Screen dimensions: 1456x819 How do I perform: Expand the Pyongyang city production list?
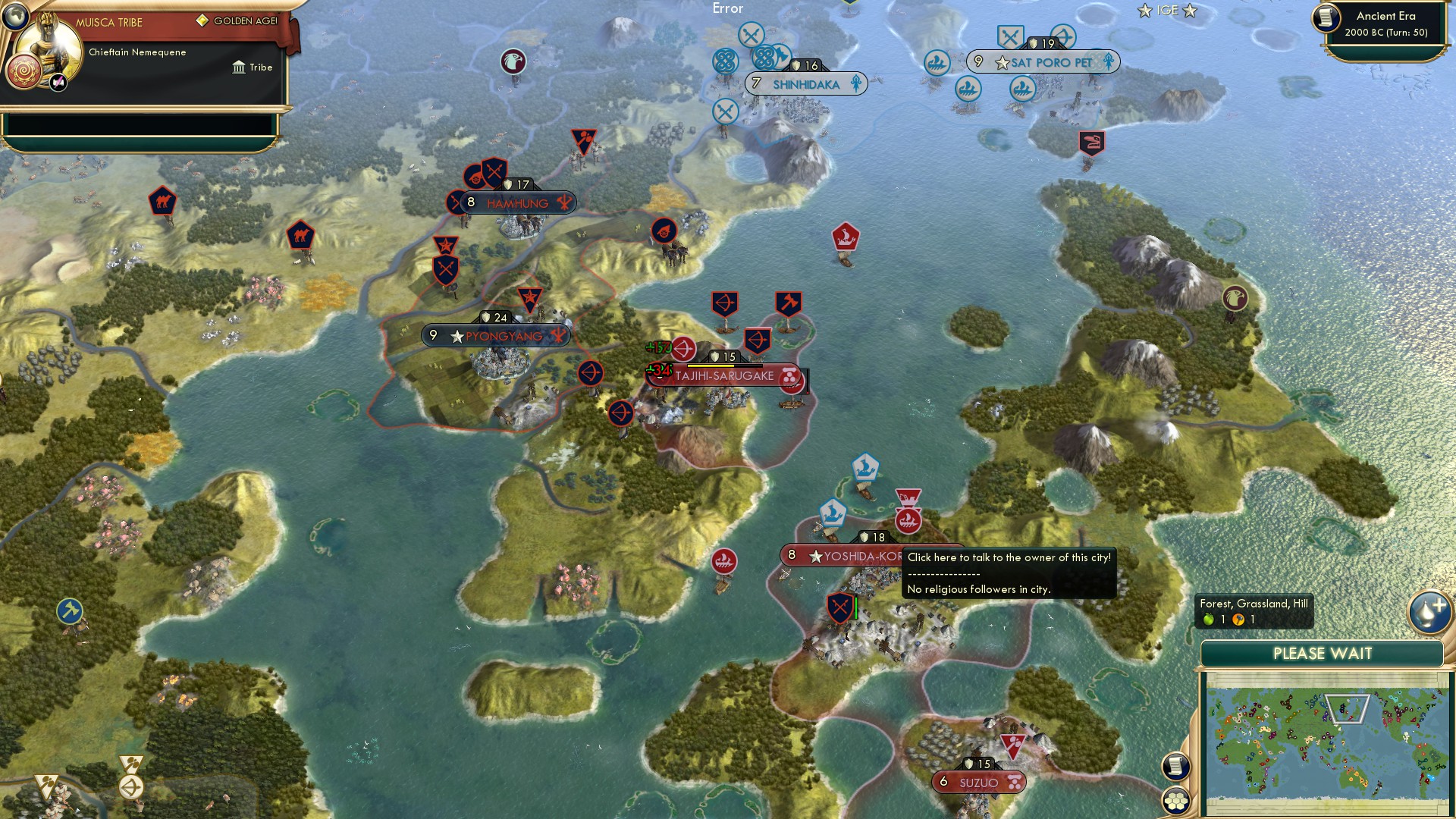point(559,335)
